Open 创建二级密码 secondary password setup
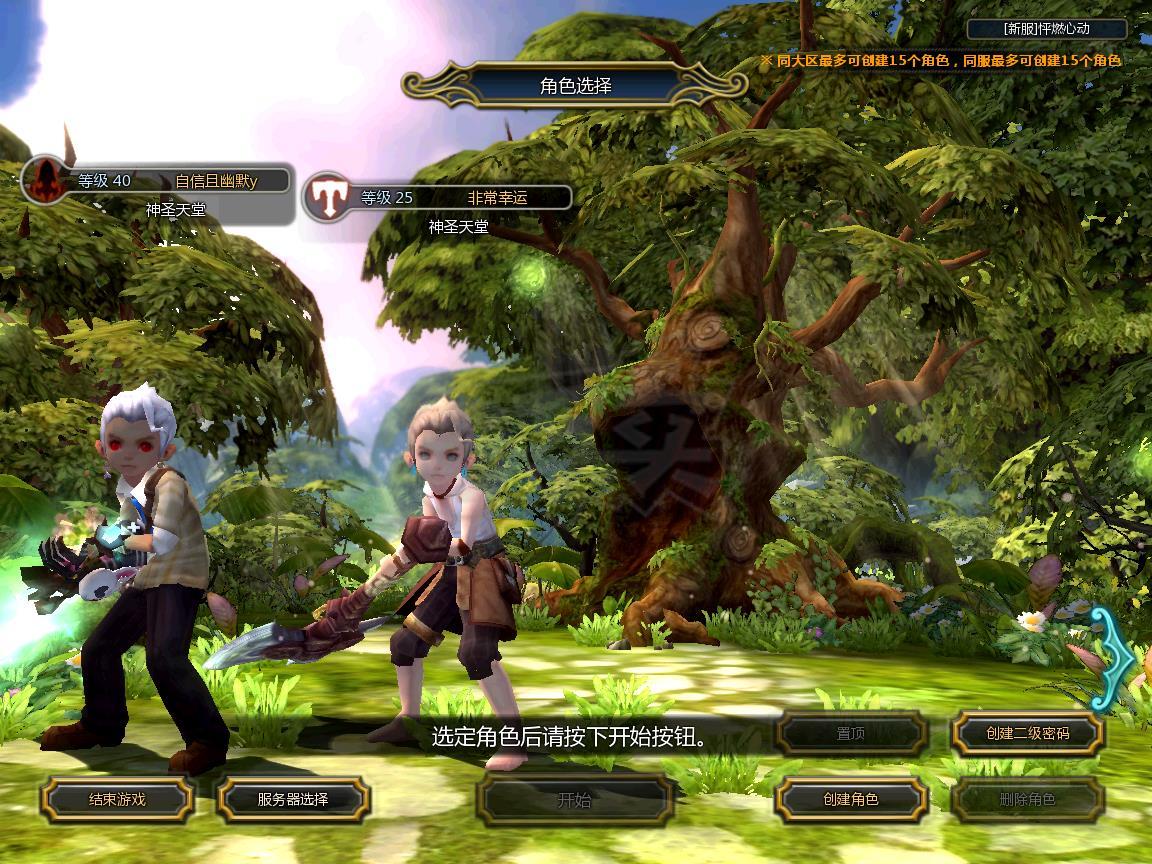Viewport: 1152px width, 864px height. click(x=1027, y=733)
